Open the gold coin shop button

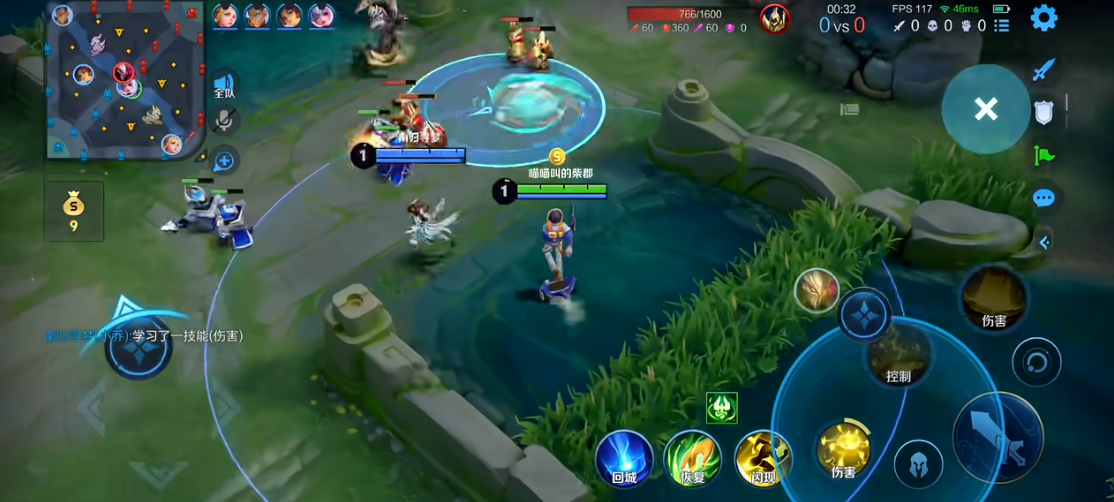tap(74, 211)
